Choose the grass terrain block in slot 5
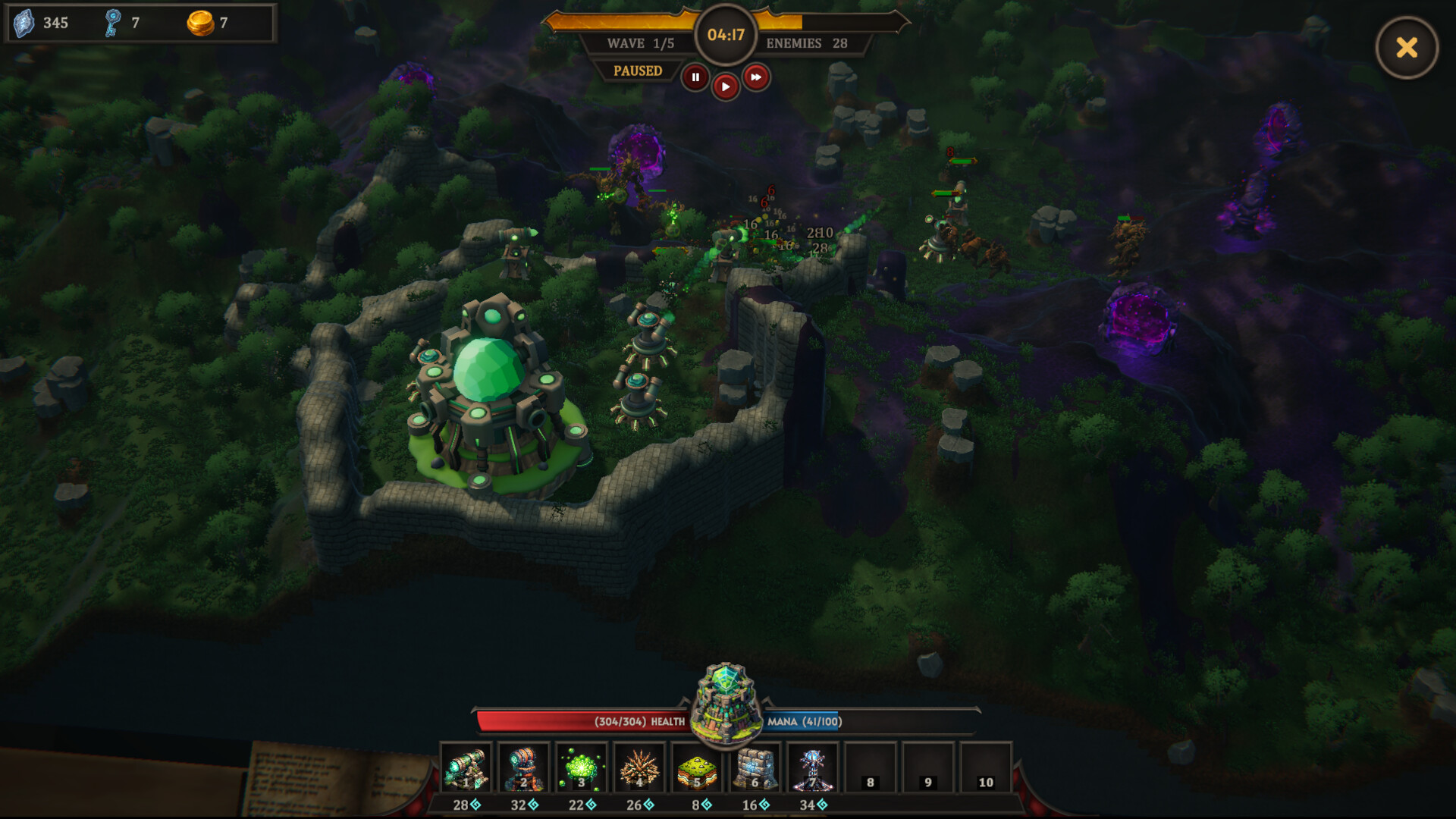The height and width of the screenshot is (819, 1456). tap(697, 768)
